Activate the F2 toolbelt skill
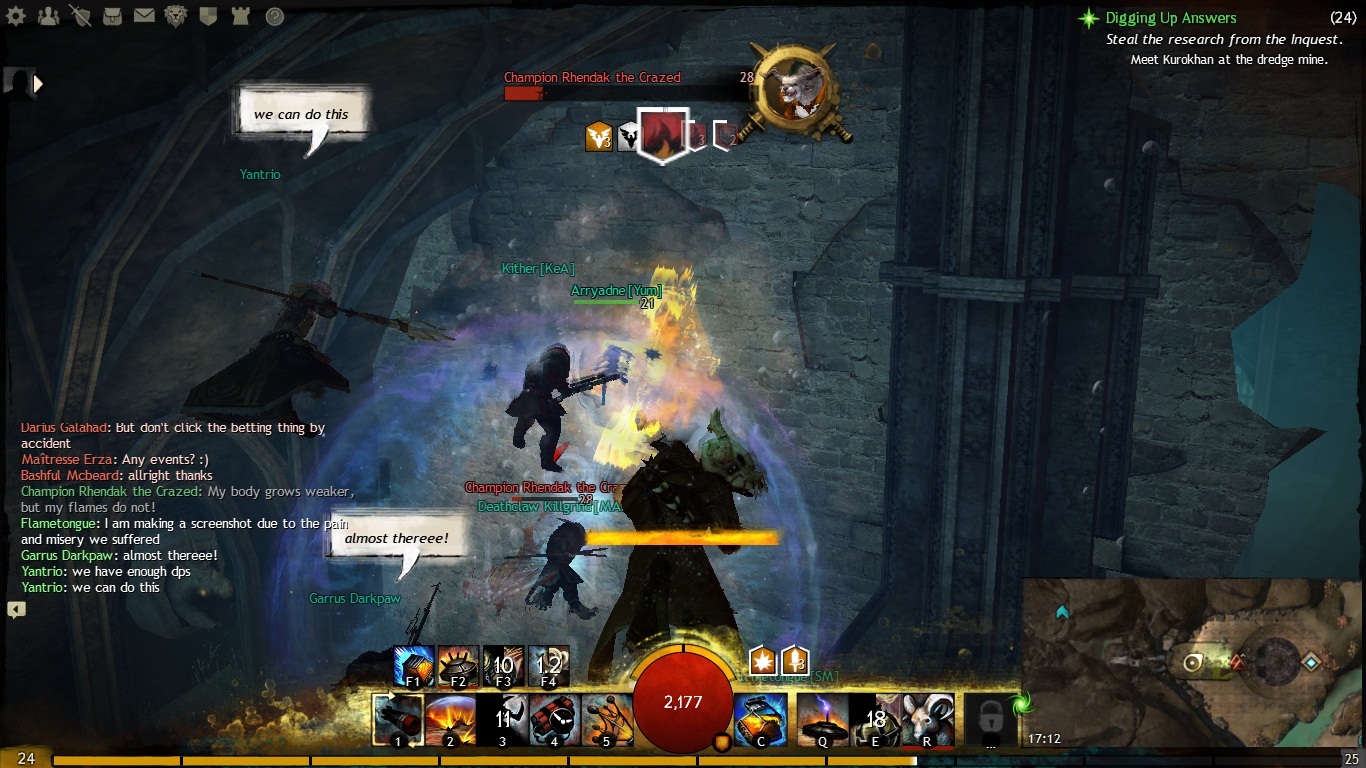This screenshot has height=768, width=1366. click(x=458, y=665)
